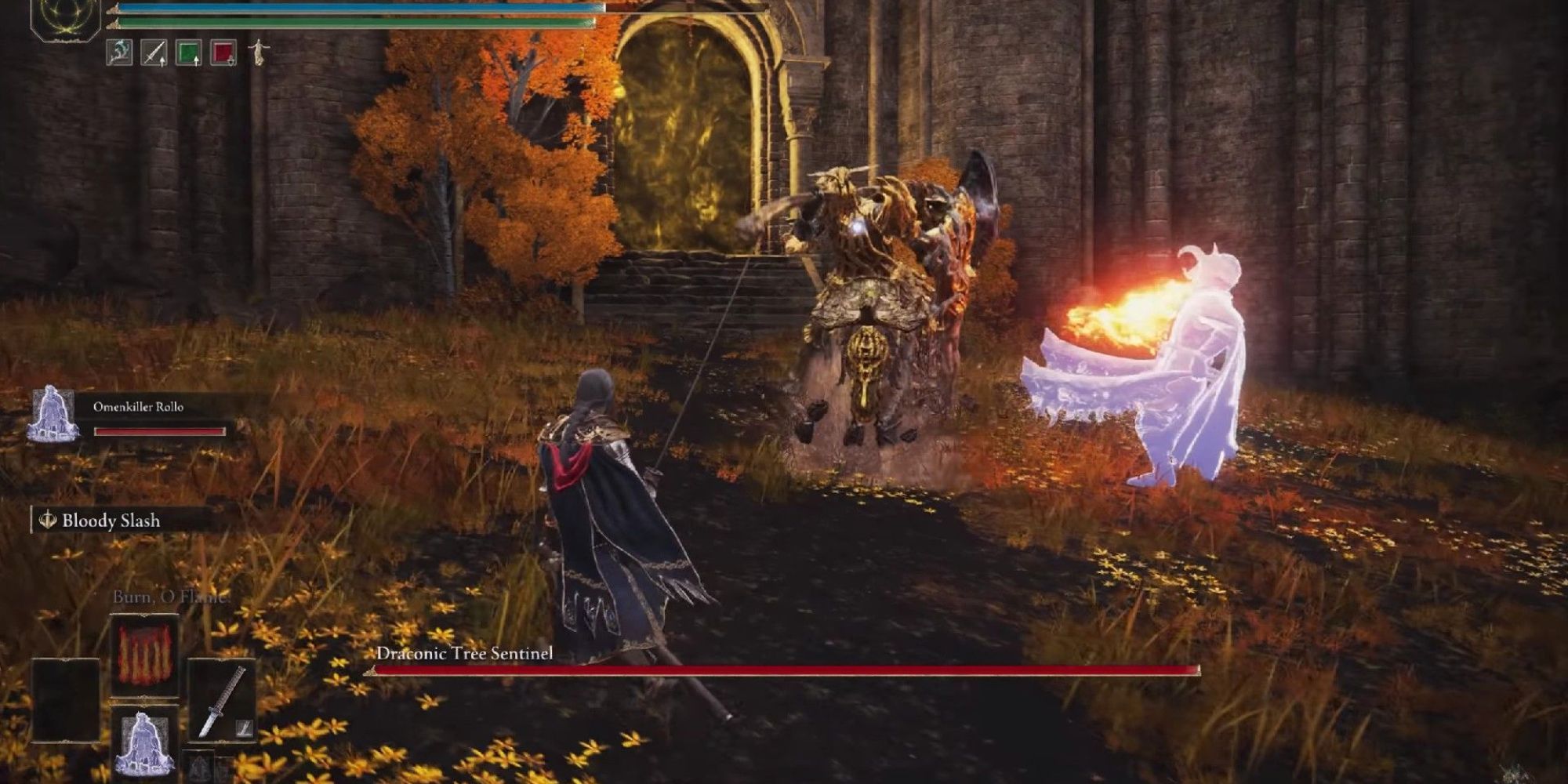Click the sword icon in the armament slot

pos(154,53)
